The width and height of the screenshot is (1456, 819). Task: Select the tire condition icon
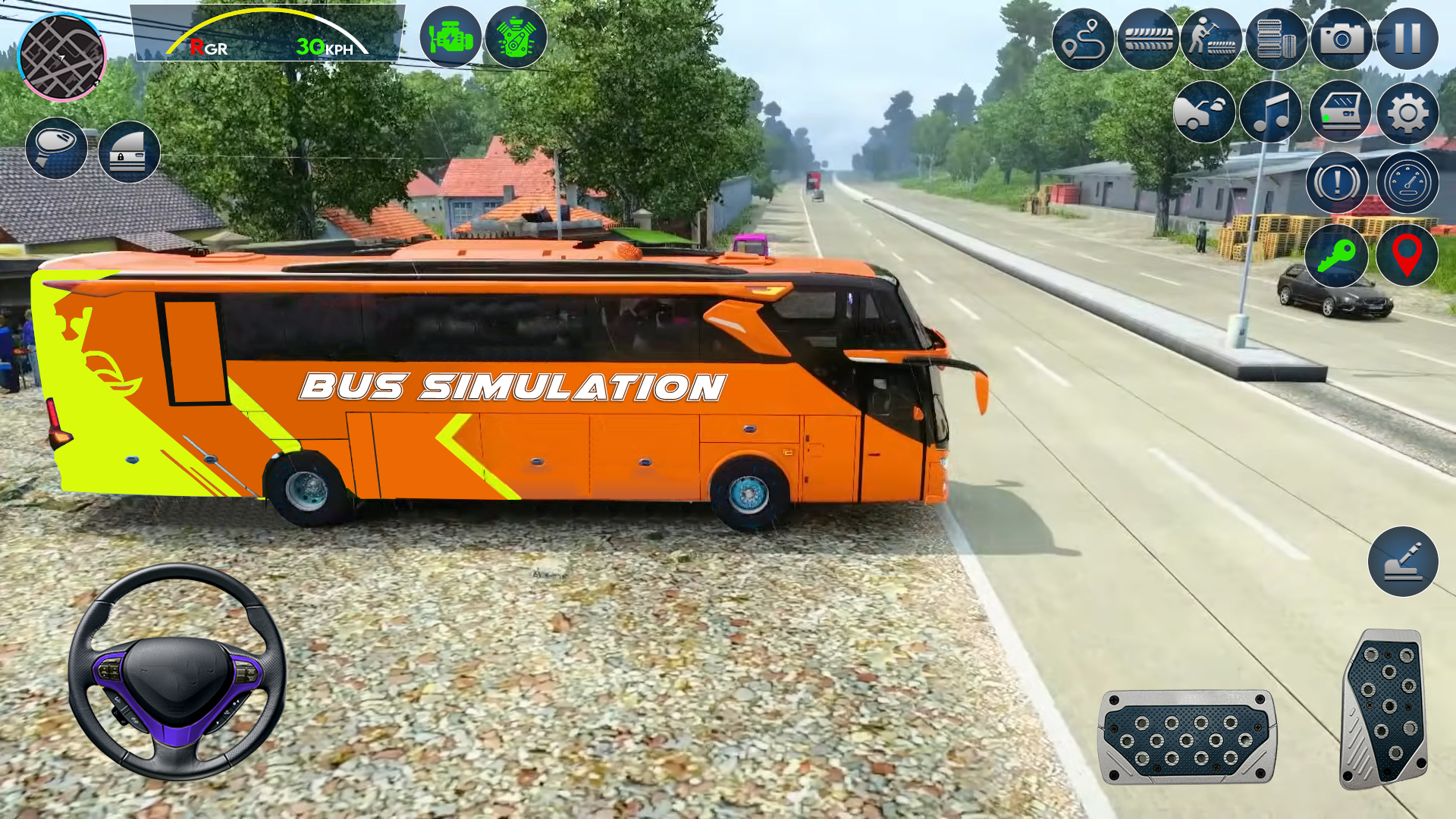[1148, 39]
